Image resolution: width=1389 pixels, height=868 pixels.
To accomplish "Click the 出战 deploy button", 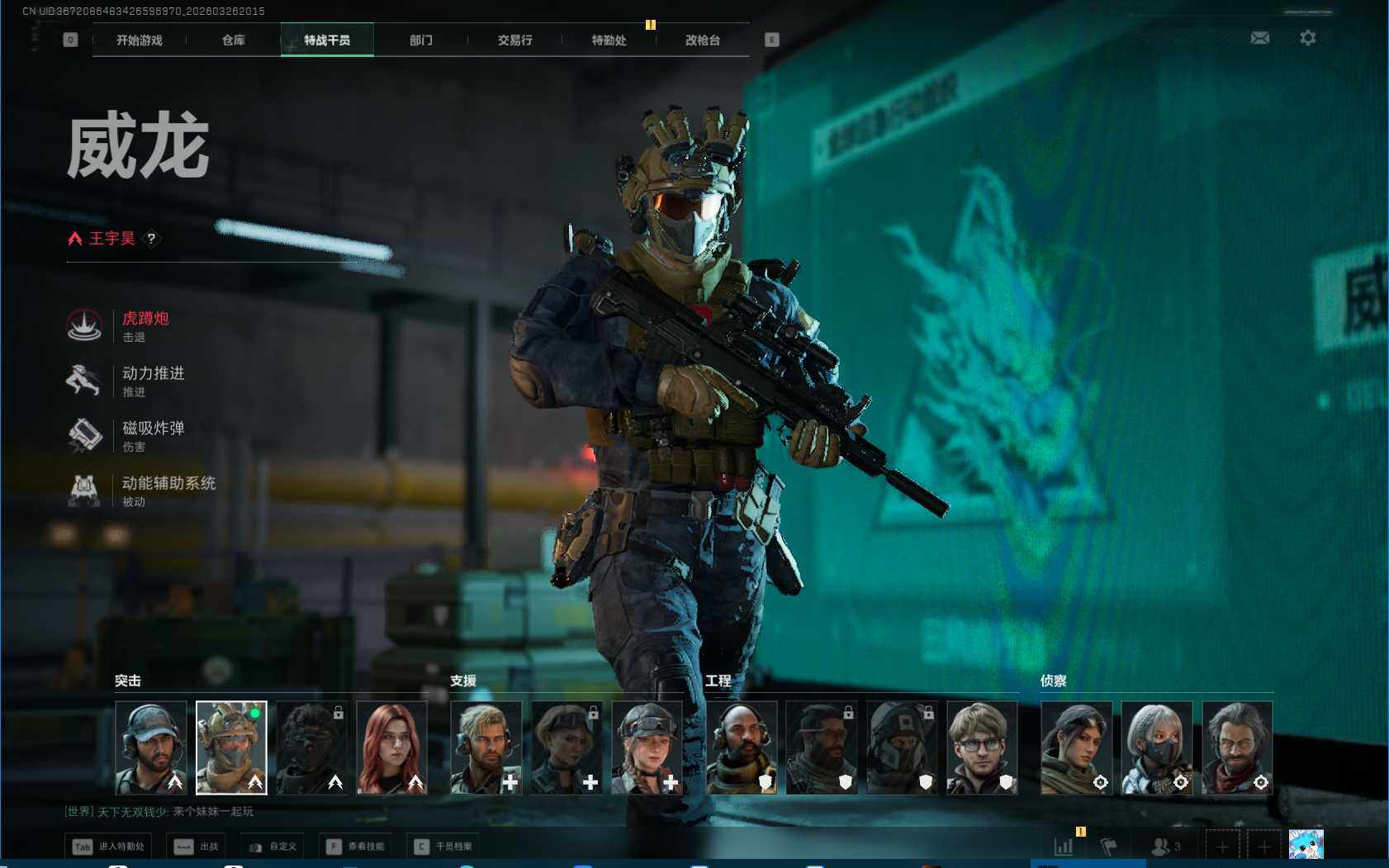I will (x=197, y=847).
